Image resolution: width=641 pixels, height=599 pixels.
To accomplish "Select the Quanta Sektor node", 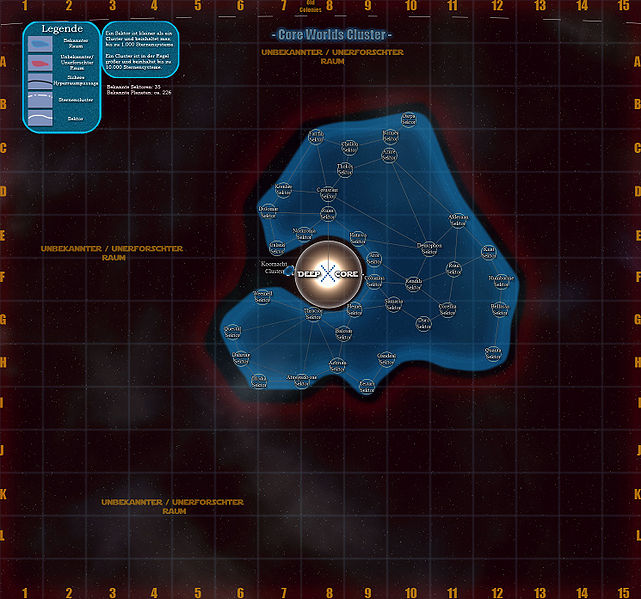I will pos(493,353).
